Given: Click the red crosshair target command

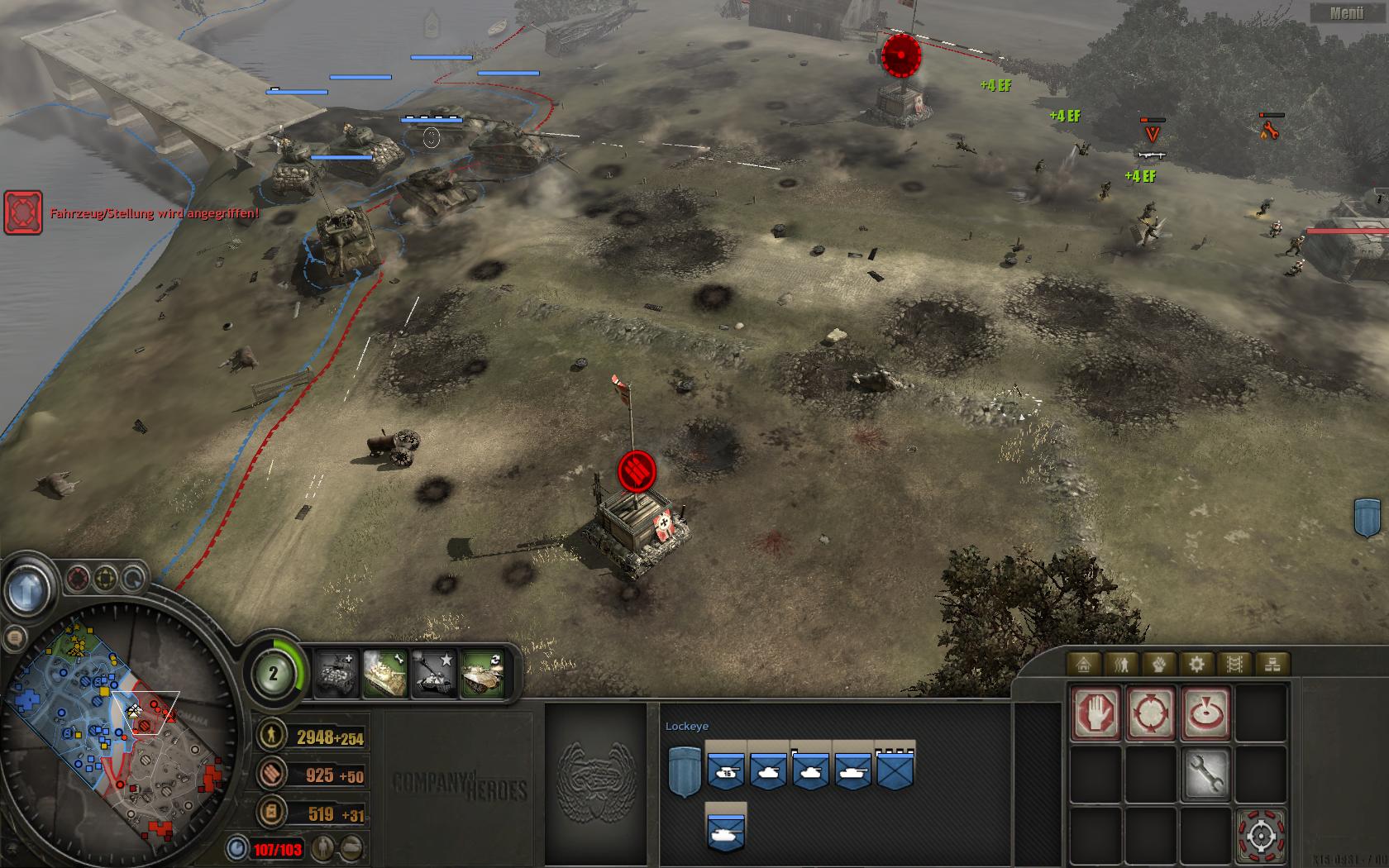Looking at the screenshot, I should [1260, 837].
